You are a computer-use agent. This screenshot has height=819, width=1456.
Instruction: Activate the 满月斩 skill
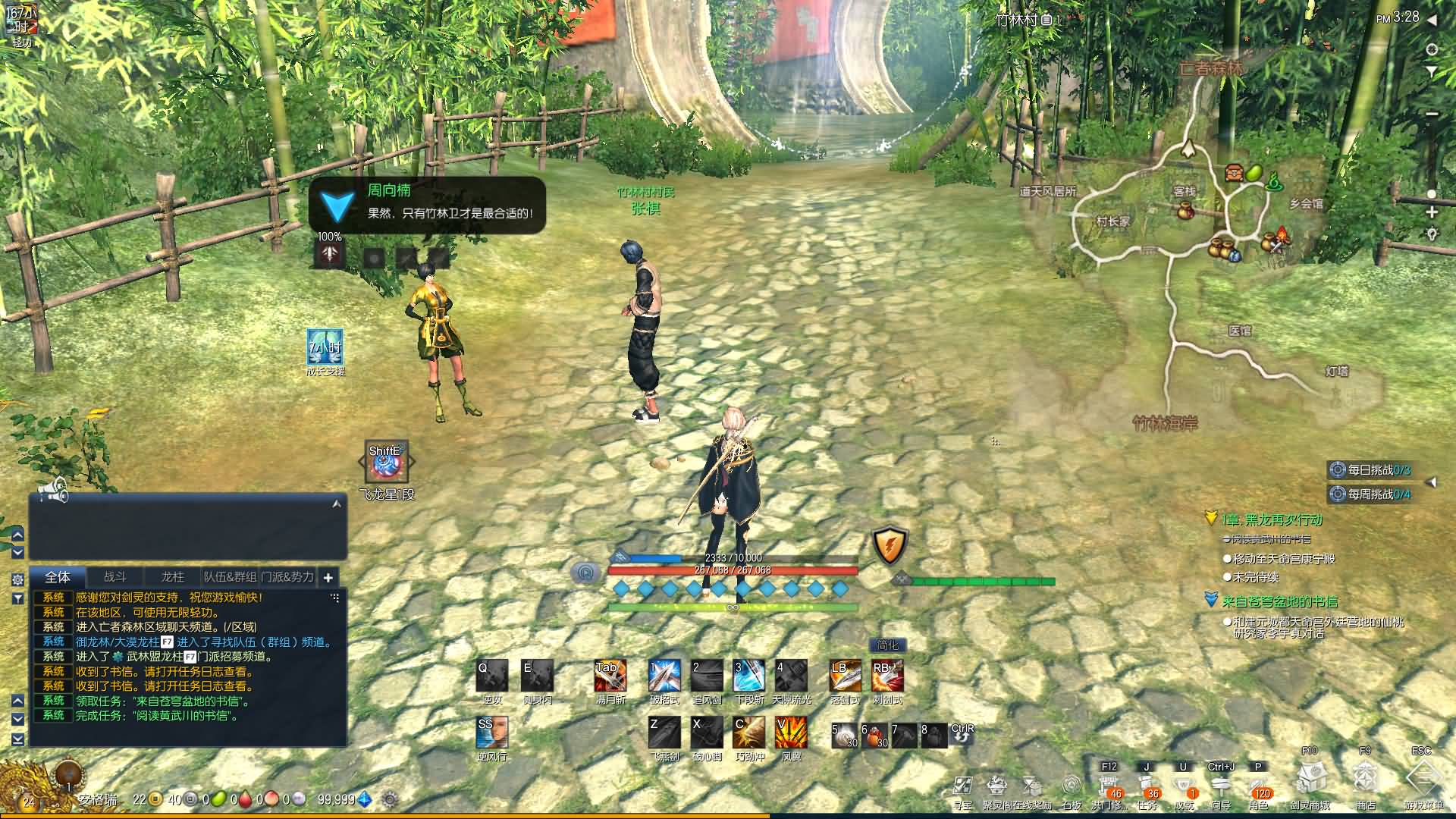click(x=610, y=676)
